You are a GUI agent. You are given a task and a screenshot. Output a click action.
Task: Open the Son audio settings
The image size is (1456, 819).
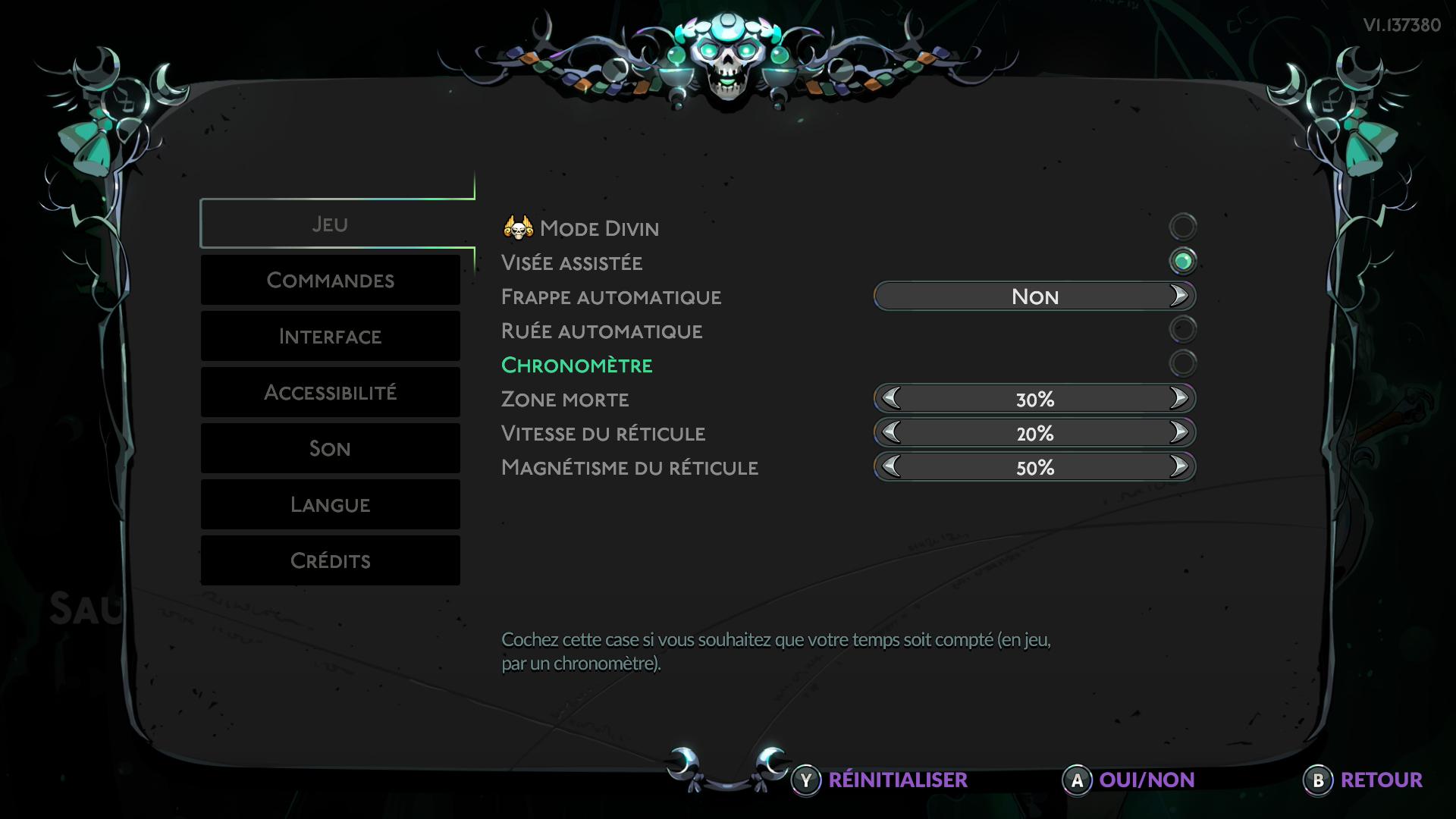click(x=330, y=449)
